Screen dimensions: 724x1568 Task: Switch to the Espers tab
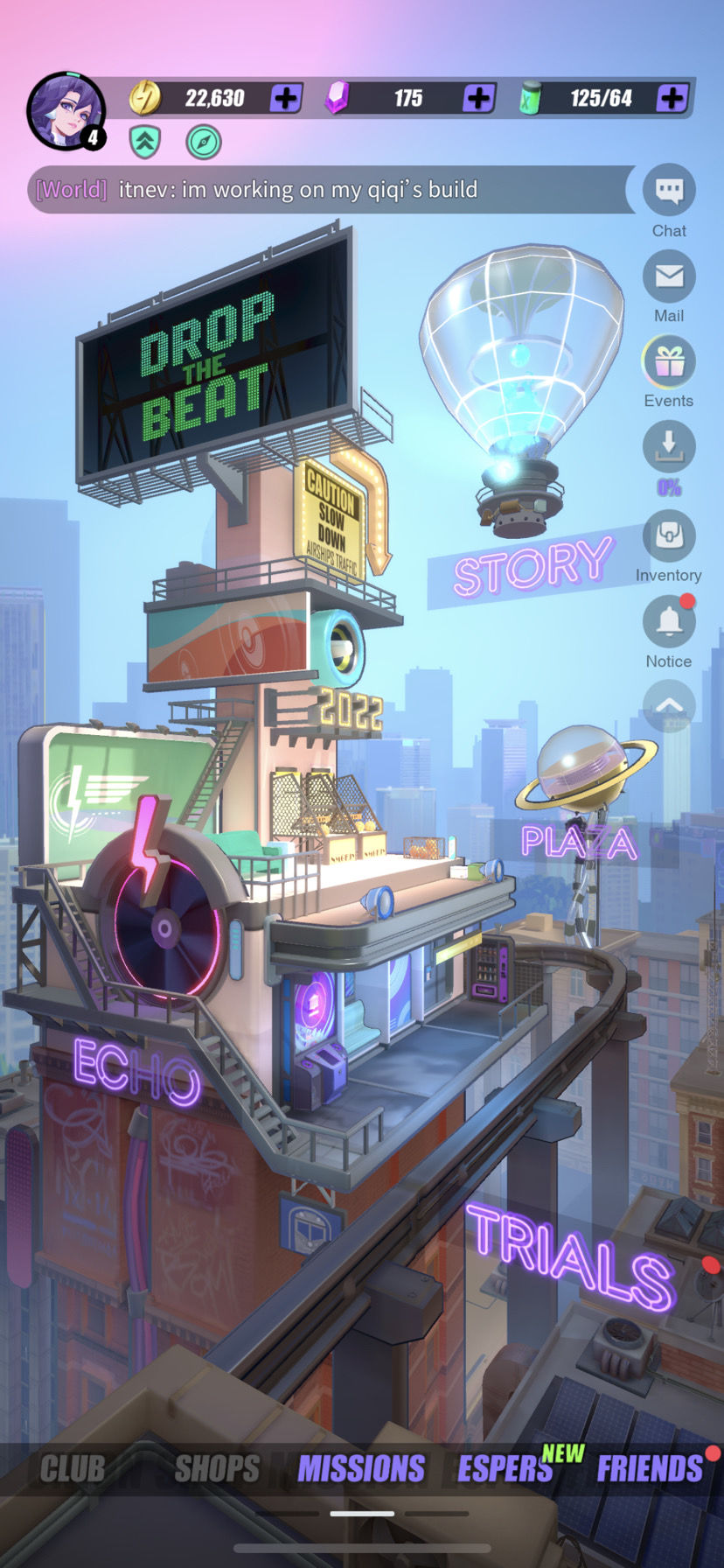click(505, 1469)
